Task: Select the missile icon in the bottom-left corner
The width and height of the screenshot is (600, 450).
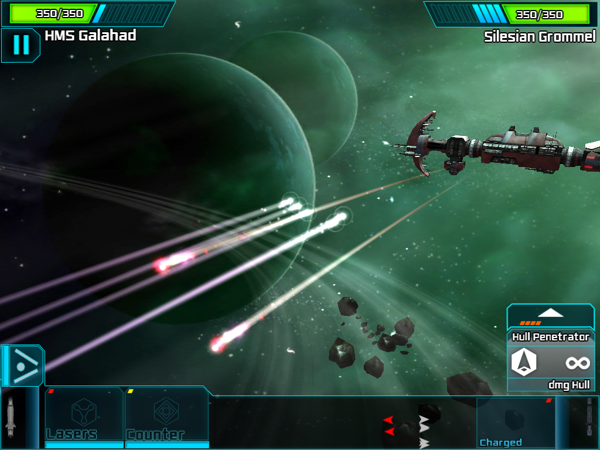Action: 11,417
